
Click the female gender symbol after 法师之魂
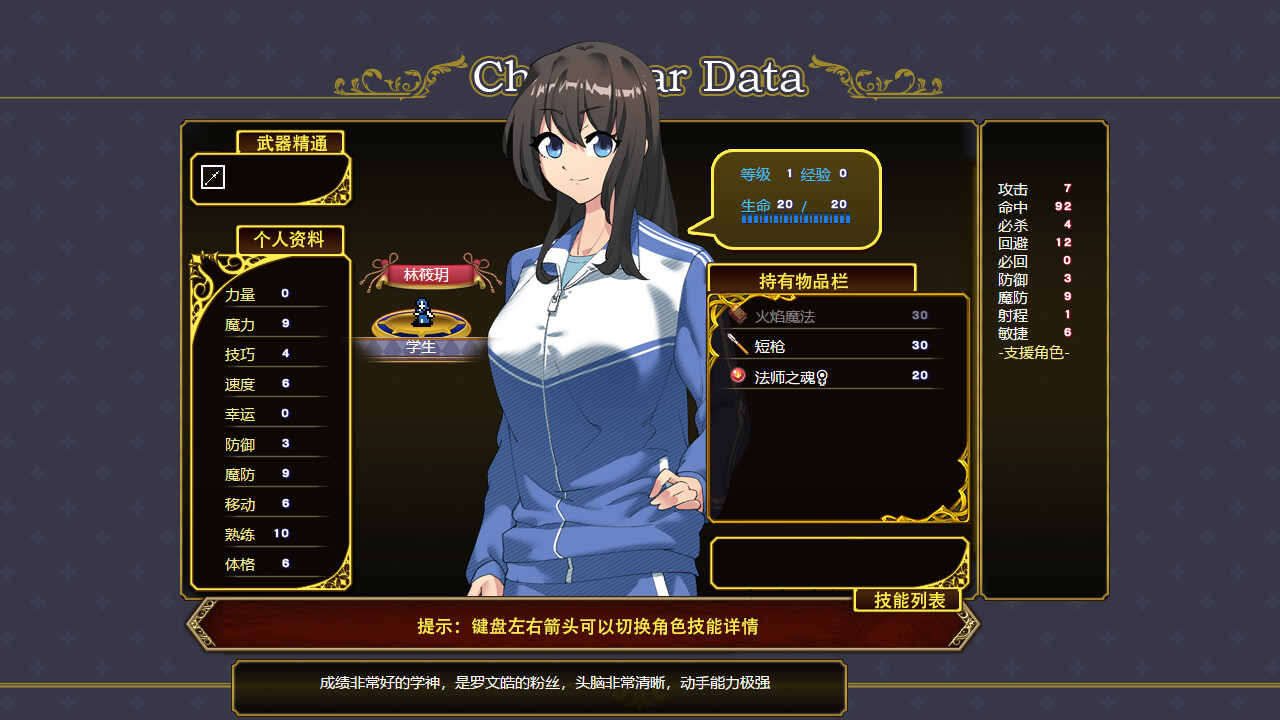pos(823,377)
